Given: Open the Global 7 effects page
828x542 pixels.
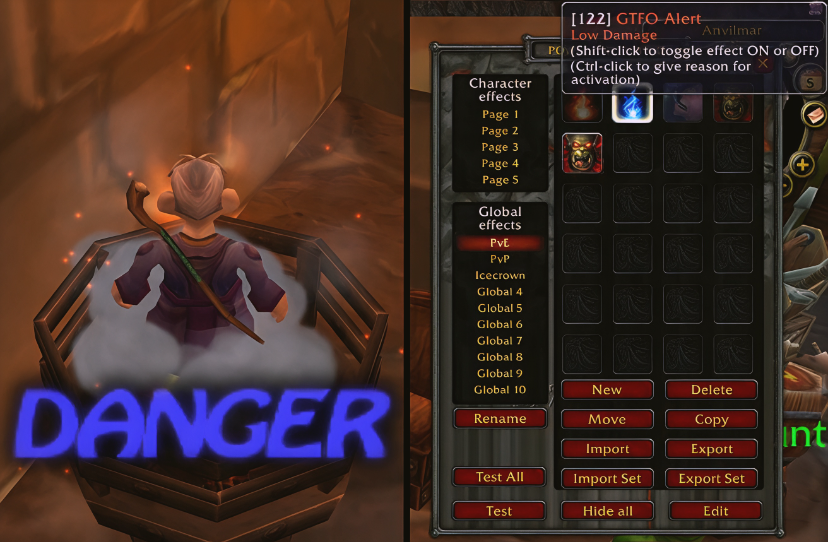Looking at the screenshot, I should pos(500,341).
